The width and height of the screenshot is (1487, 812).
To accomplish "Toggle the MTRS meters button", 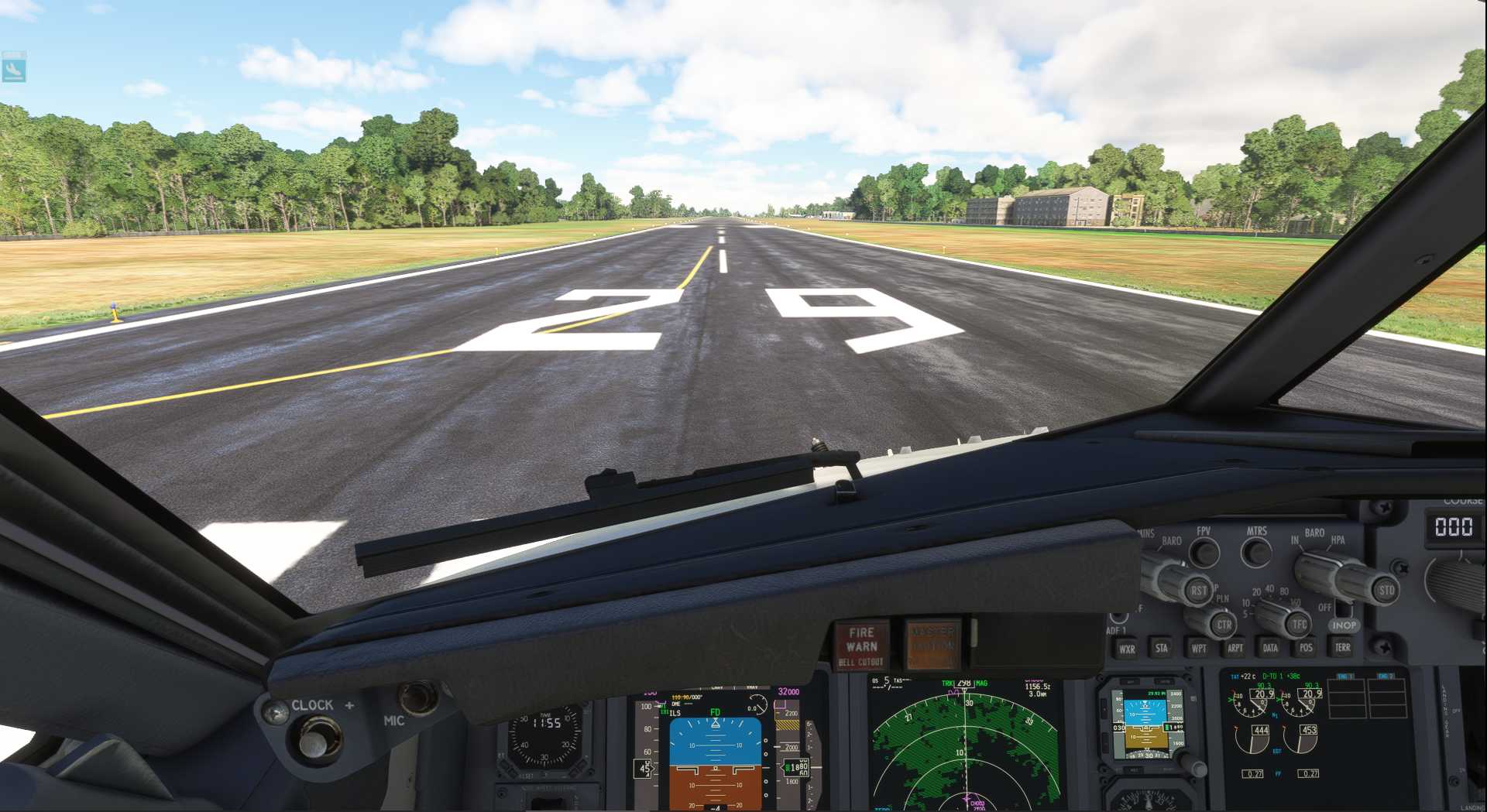I will point(1255,553).
